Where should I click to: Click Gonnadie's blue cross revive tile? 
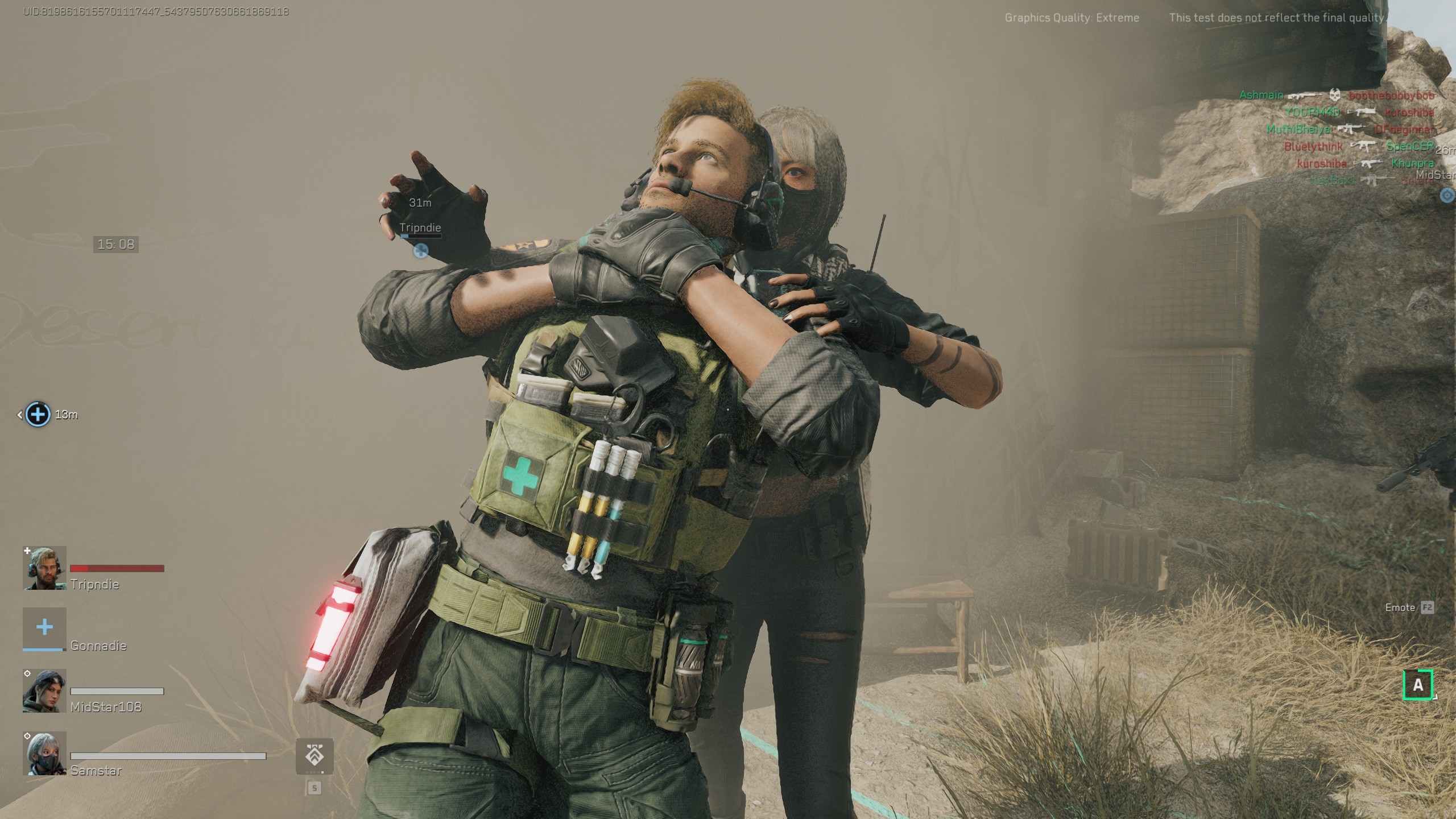pyautogui.click(x=44, y=628)
